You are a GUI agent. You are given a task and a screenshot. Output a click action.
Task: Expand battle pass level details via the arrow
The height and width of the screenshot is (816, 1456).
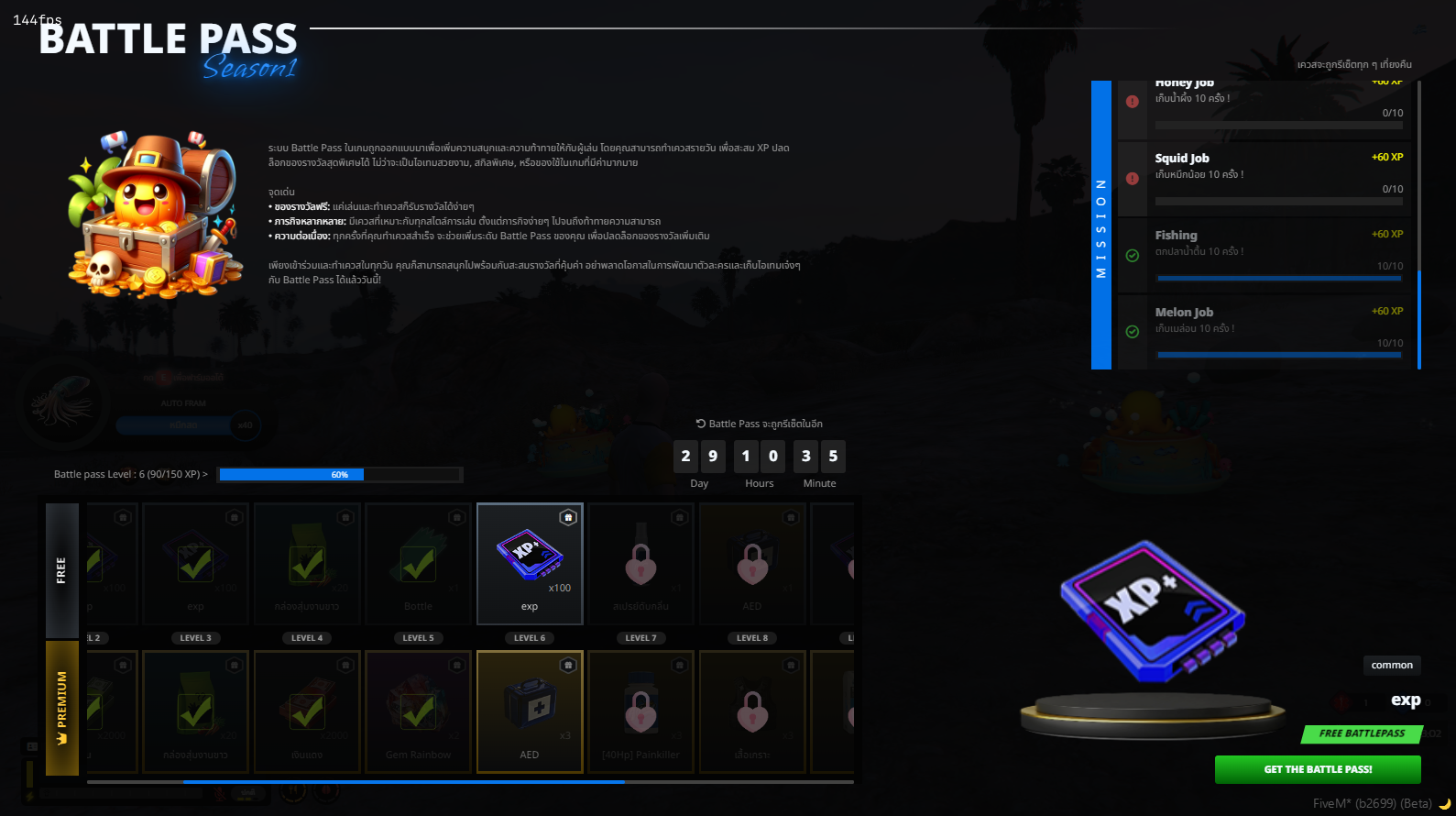click(203, 474)
